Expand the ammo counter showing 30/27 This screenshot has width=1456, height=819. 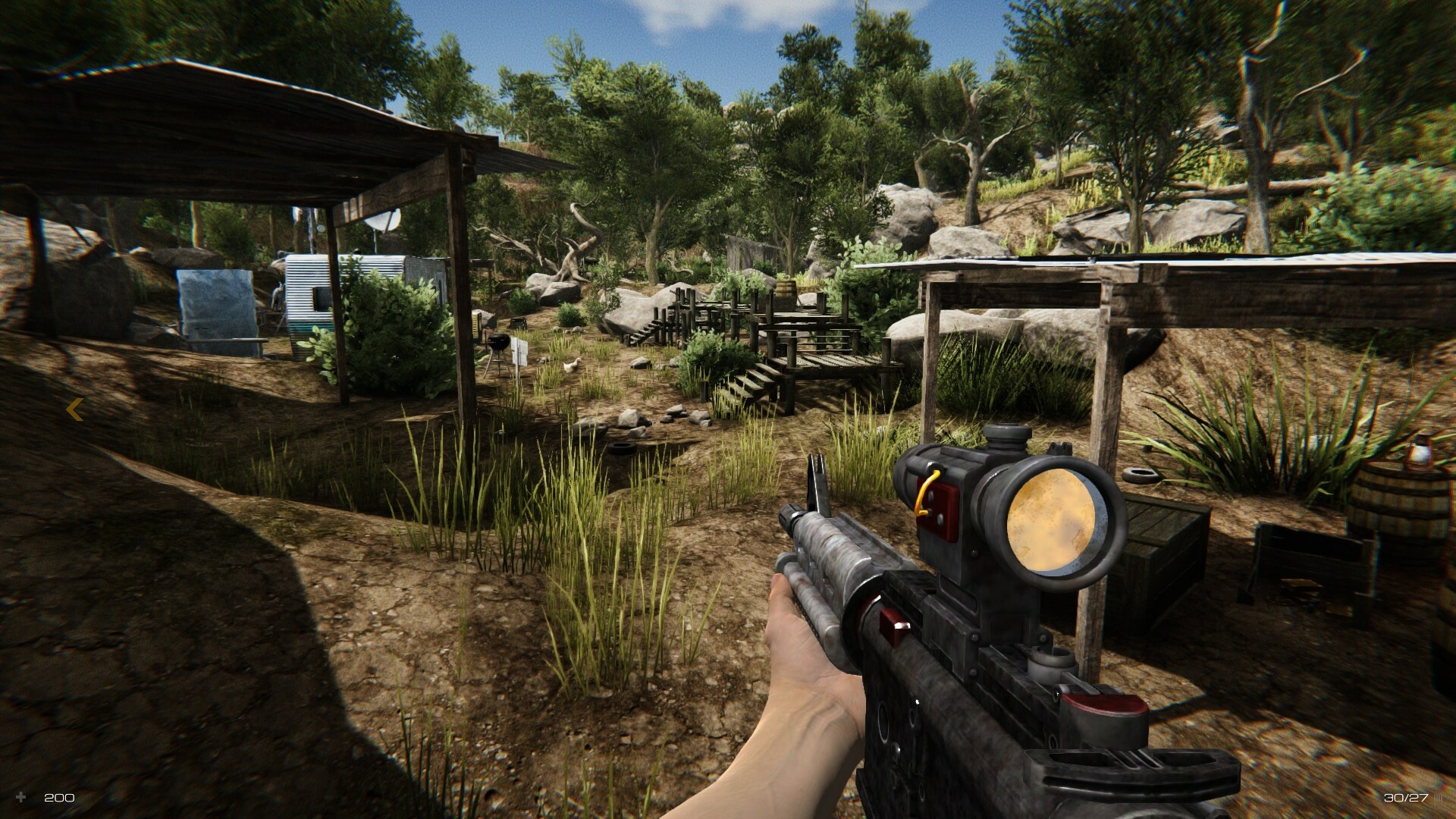tap(1407, 797)
